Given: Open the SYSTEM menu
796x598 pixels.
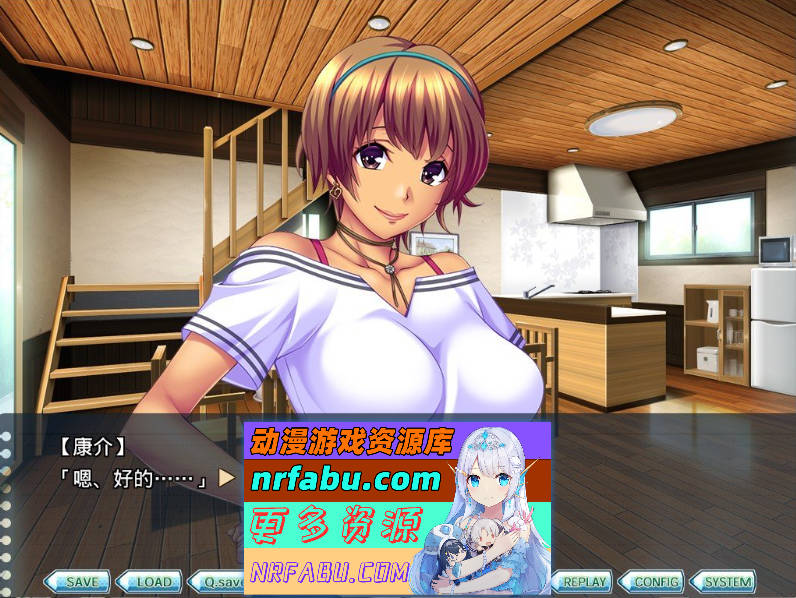Looking at the screenshot, I should 726,581.
